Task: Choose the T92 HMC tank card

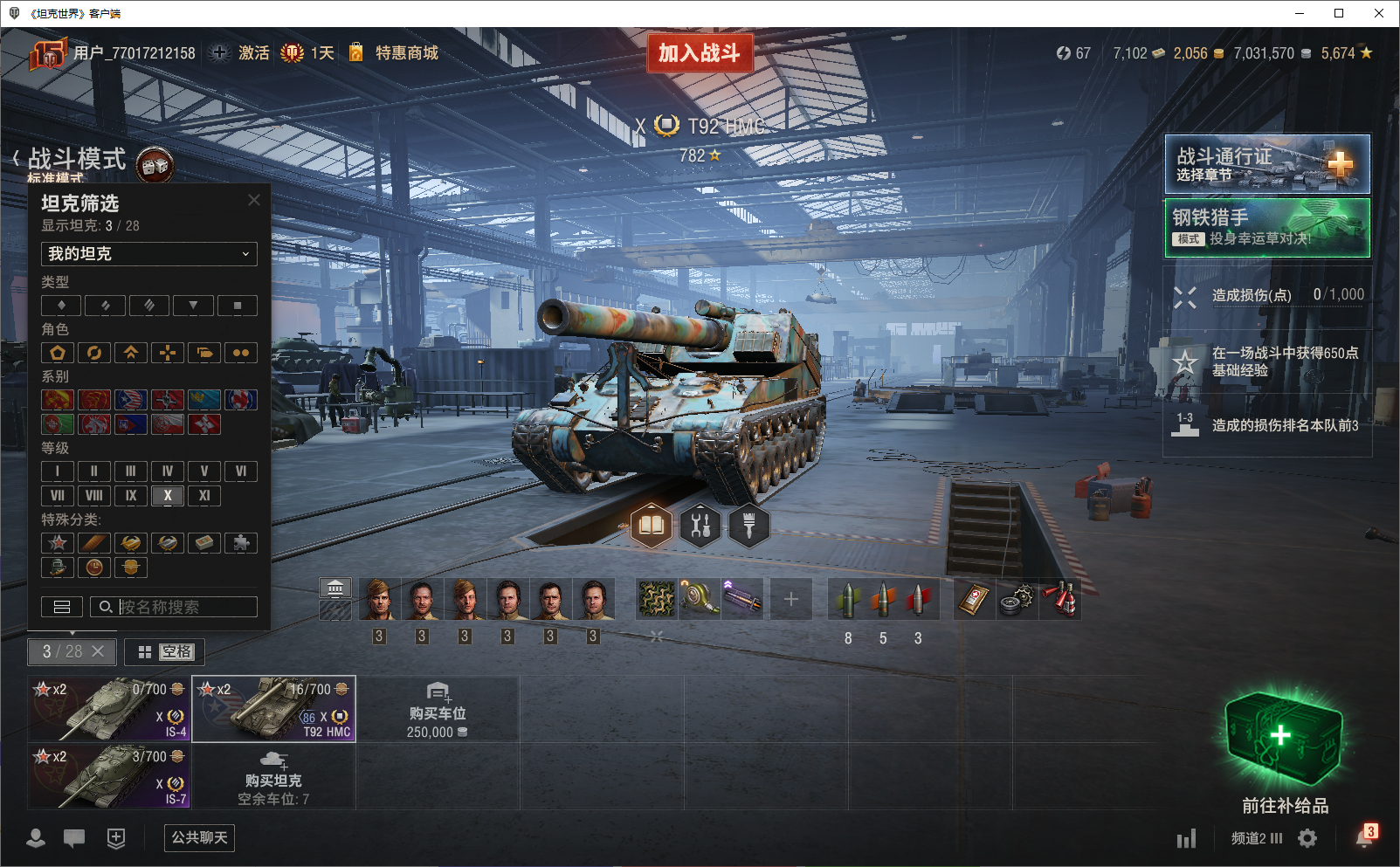Action: coord(273,709)
